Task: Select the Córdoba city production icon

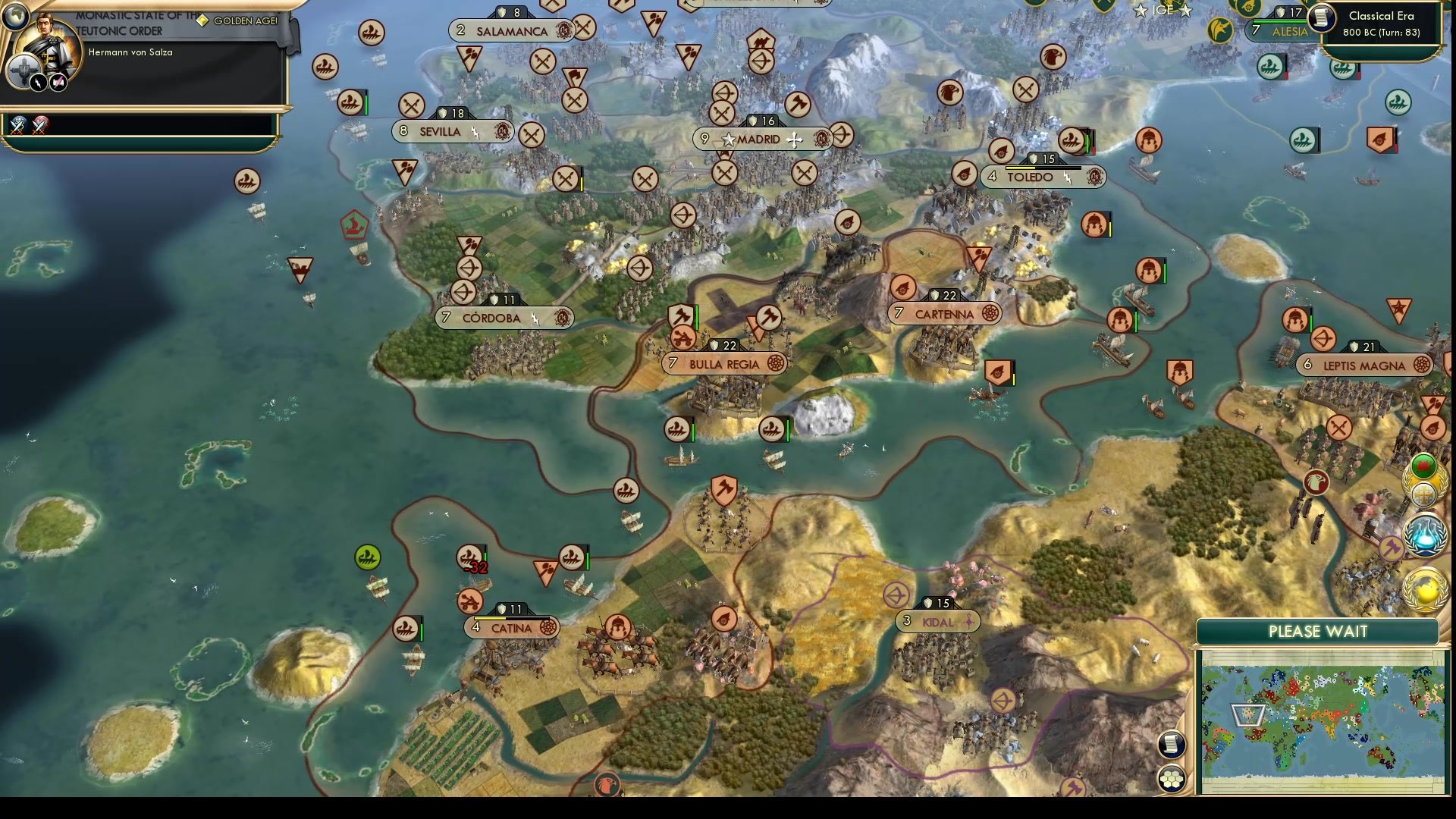Action: [563, 318]
